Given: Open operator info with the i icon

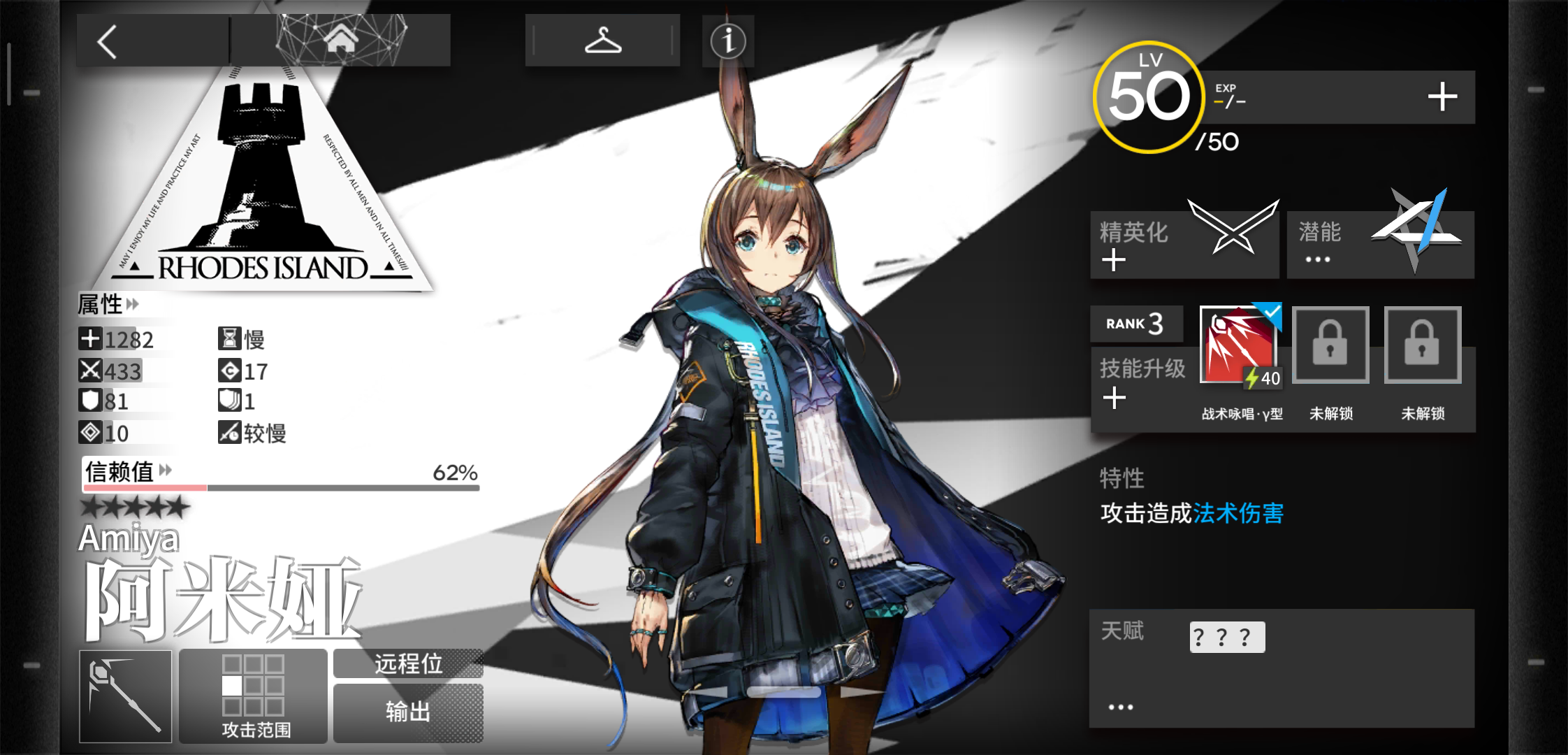Looking at the screenshot, I should coord(727,42).
